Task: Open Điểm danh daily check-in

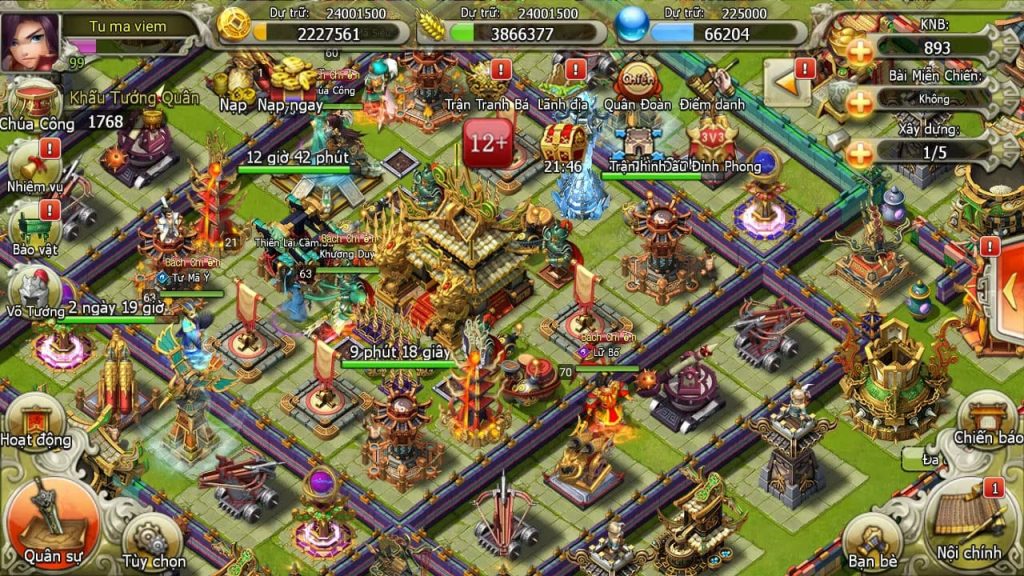Action: pyautogui.click(x=712, y=85)
